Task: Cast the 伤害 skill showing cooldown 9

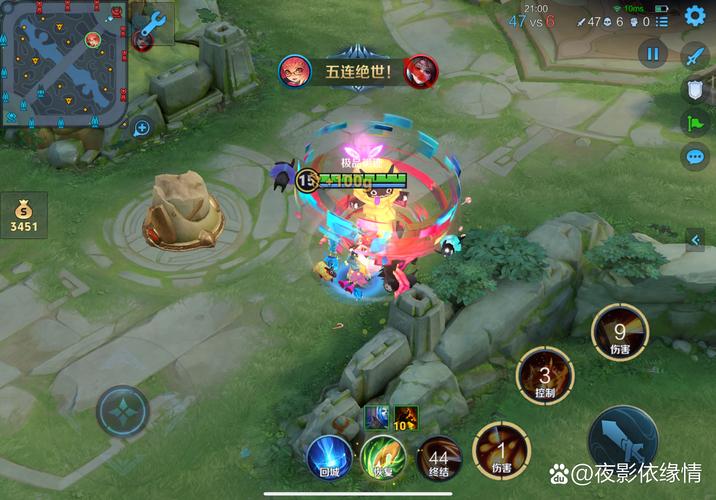Action: coord(619,332)
